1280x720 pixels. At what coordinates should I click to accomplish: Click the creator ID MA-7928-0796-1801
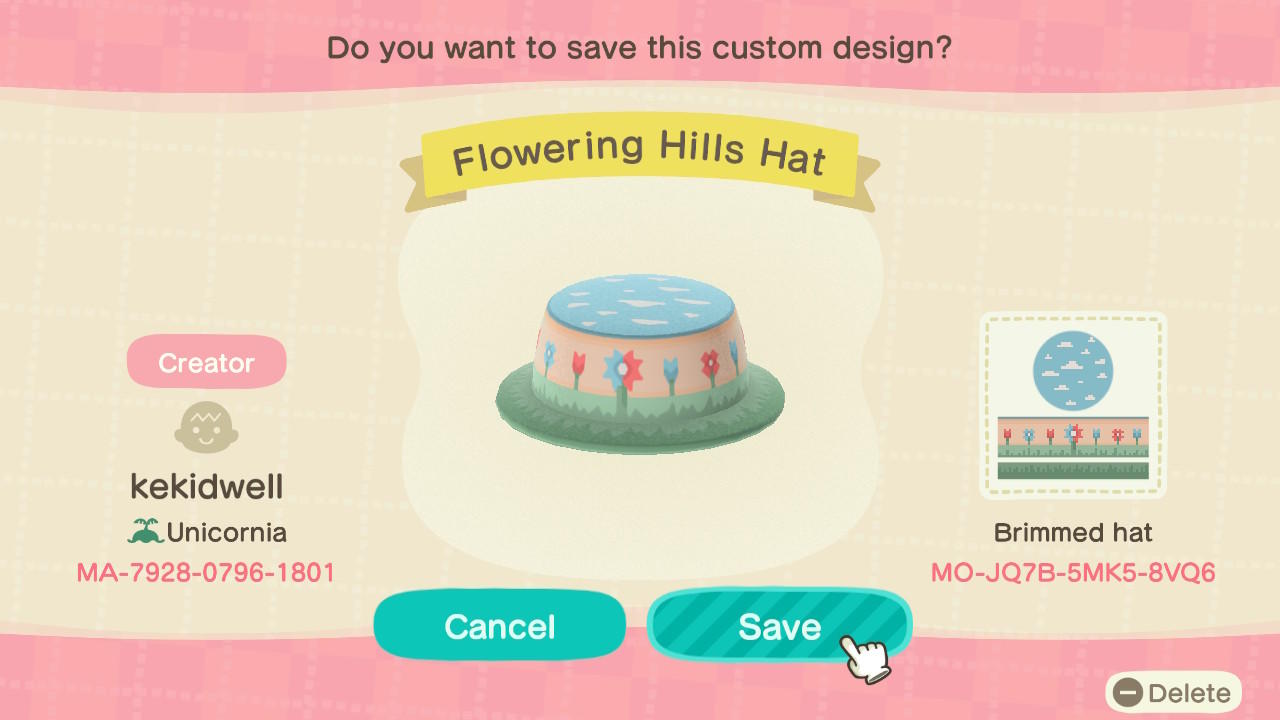pyautogui.click(x=206, y=572)
